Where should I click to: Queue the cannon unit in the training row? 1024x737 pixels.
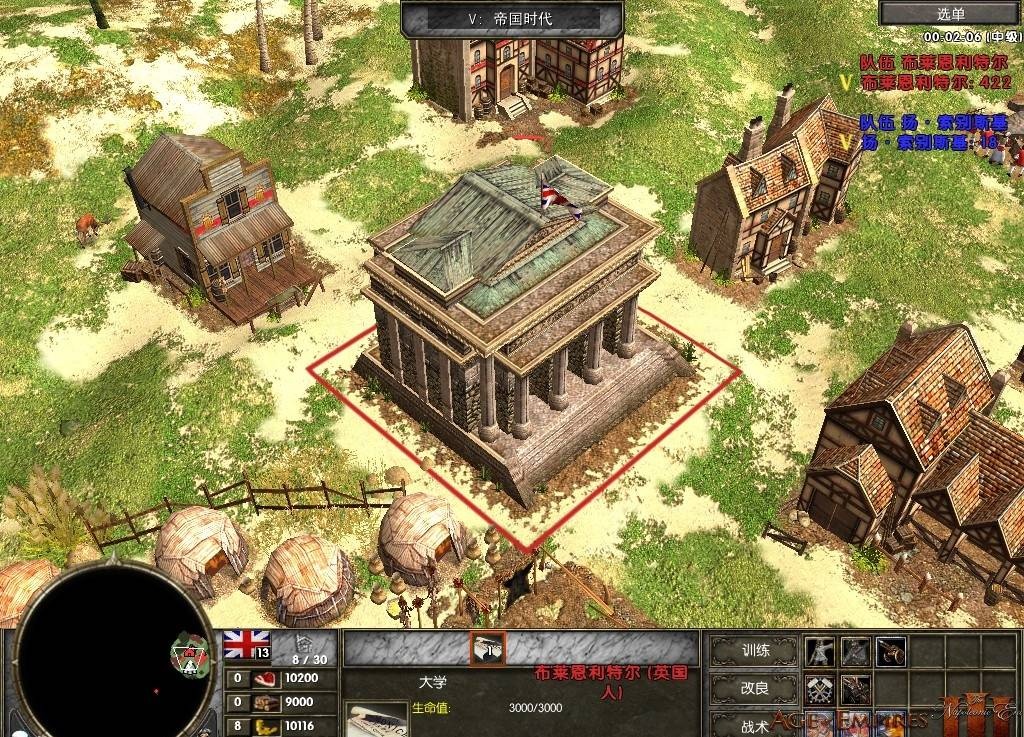[890, 652]
